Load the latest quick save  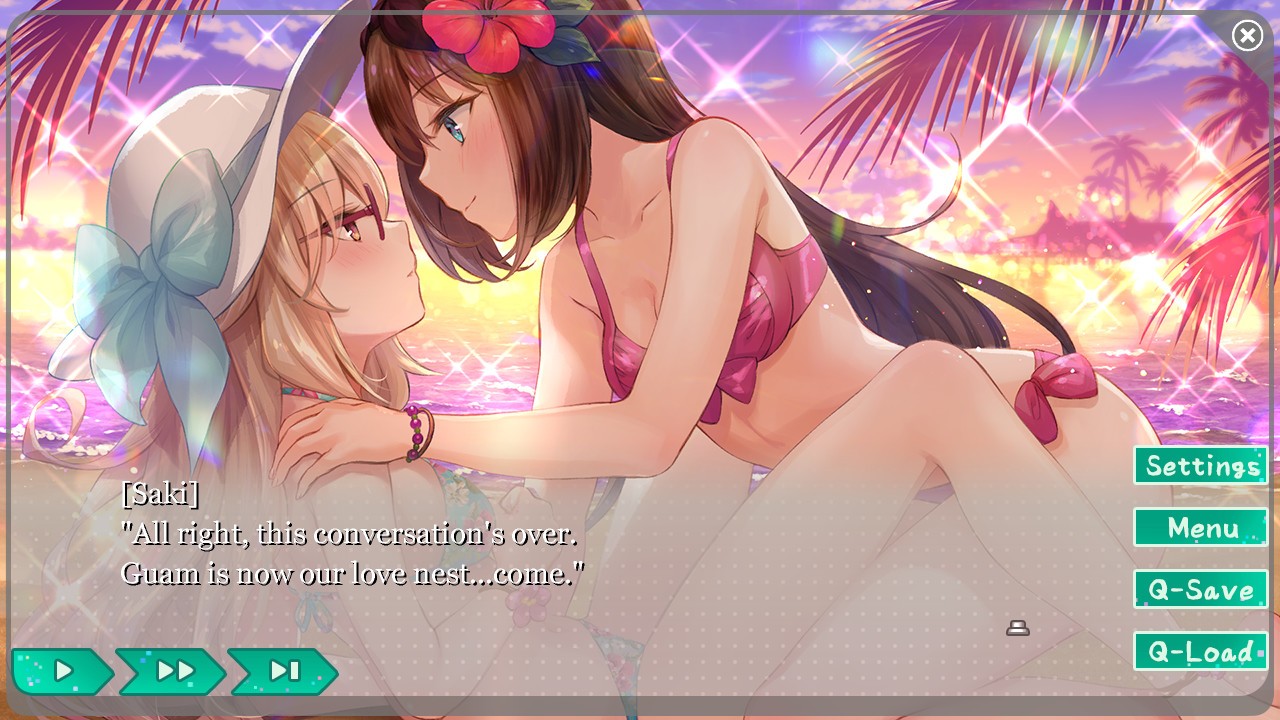[x=1199, y=652]
